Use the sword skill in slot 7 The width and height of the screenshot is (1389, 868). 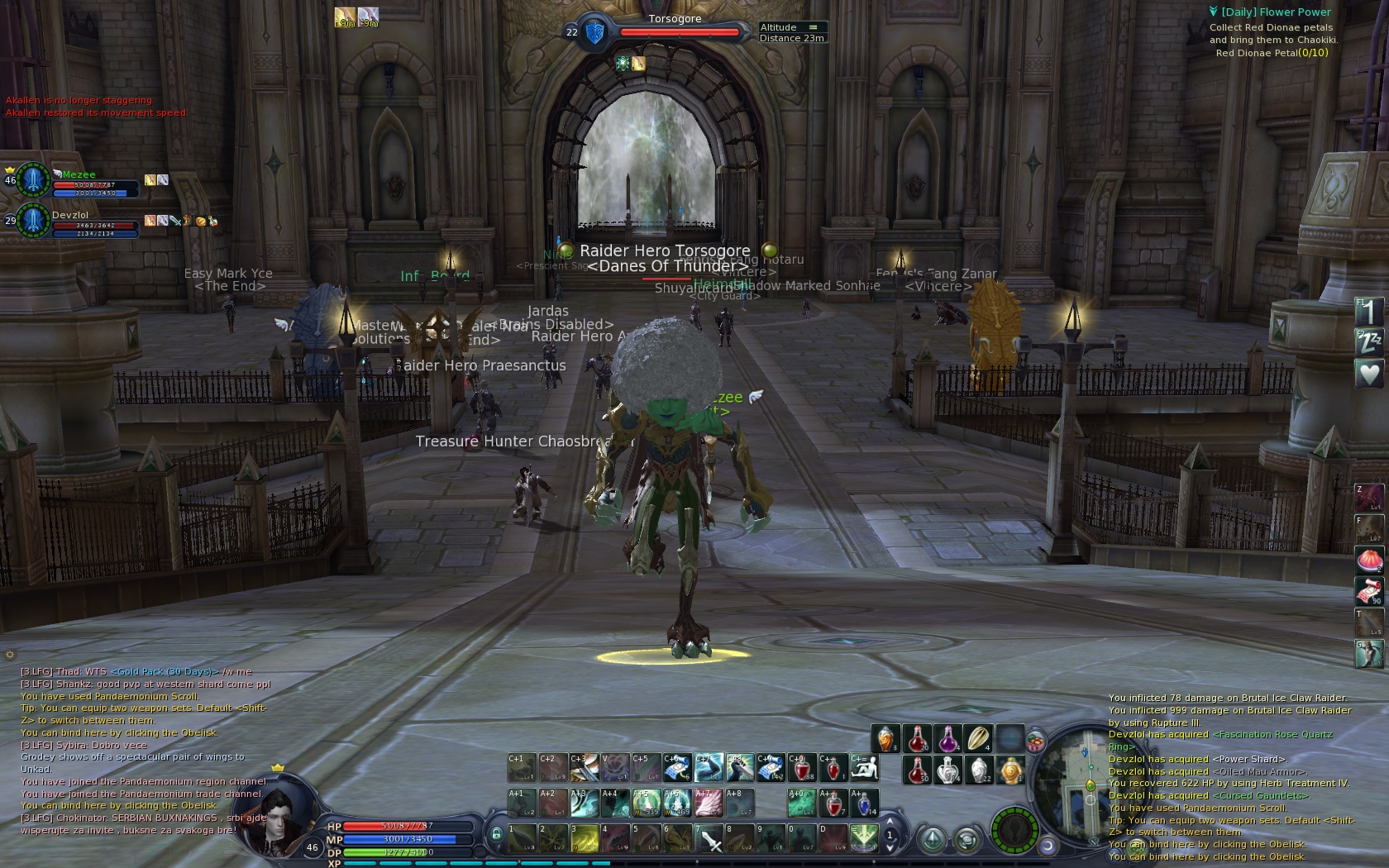710,838
